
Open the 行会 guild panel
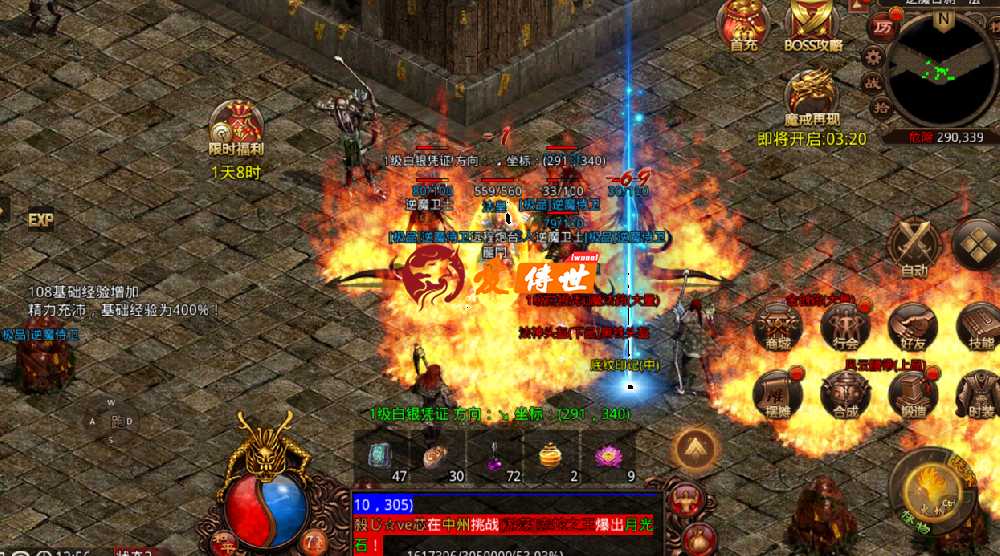[x=845, y=325]
